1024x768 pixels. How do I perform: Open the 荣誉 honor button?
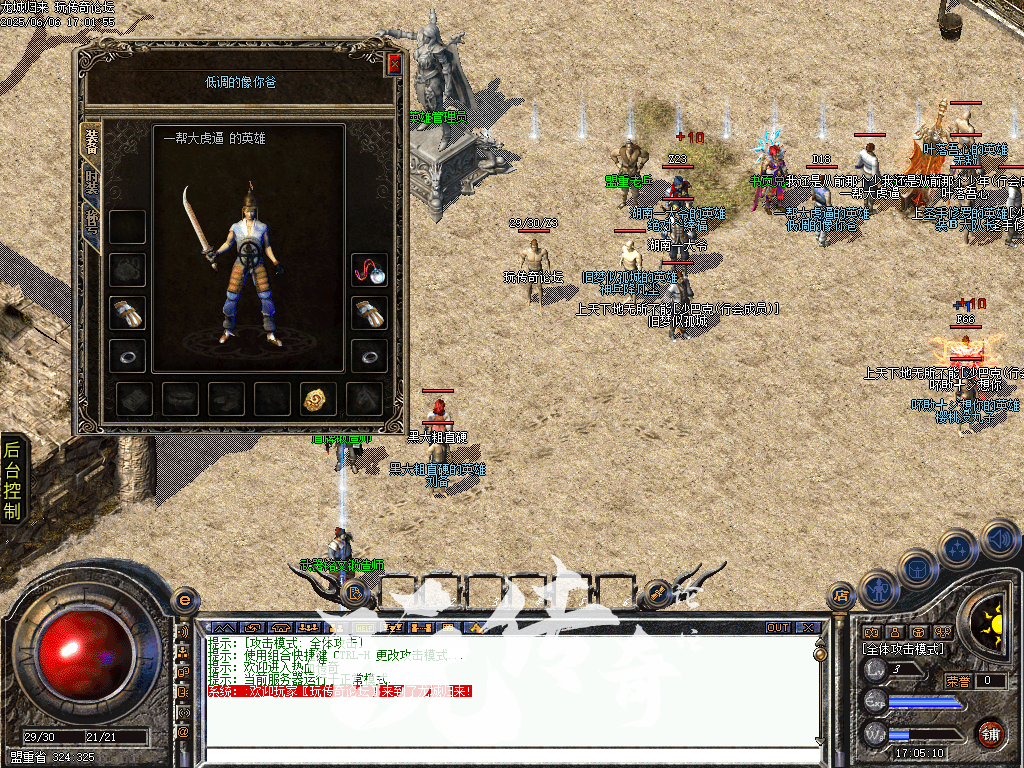(957, 681)
